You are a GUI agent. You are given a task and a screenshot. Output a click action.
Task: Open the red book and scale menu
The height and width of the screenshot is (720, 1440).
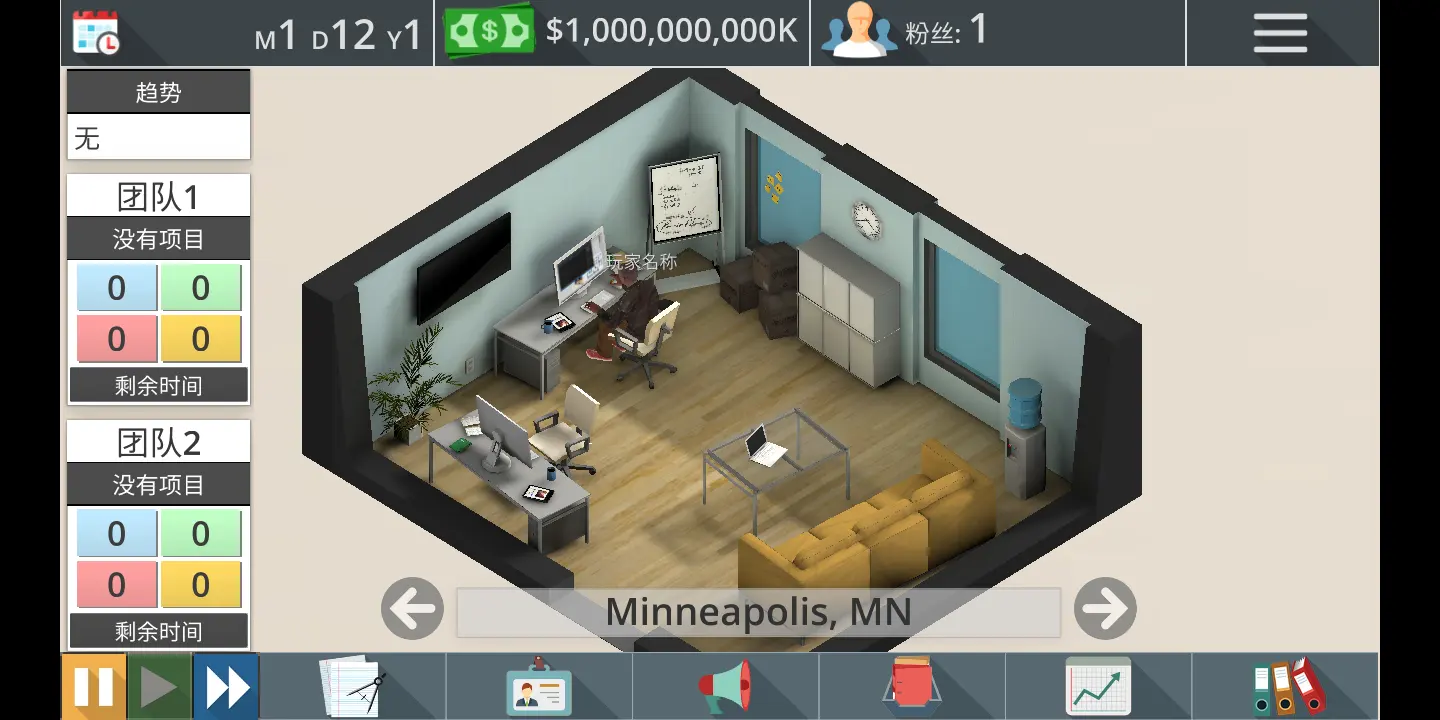(x=910, y=687)
